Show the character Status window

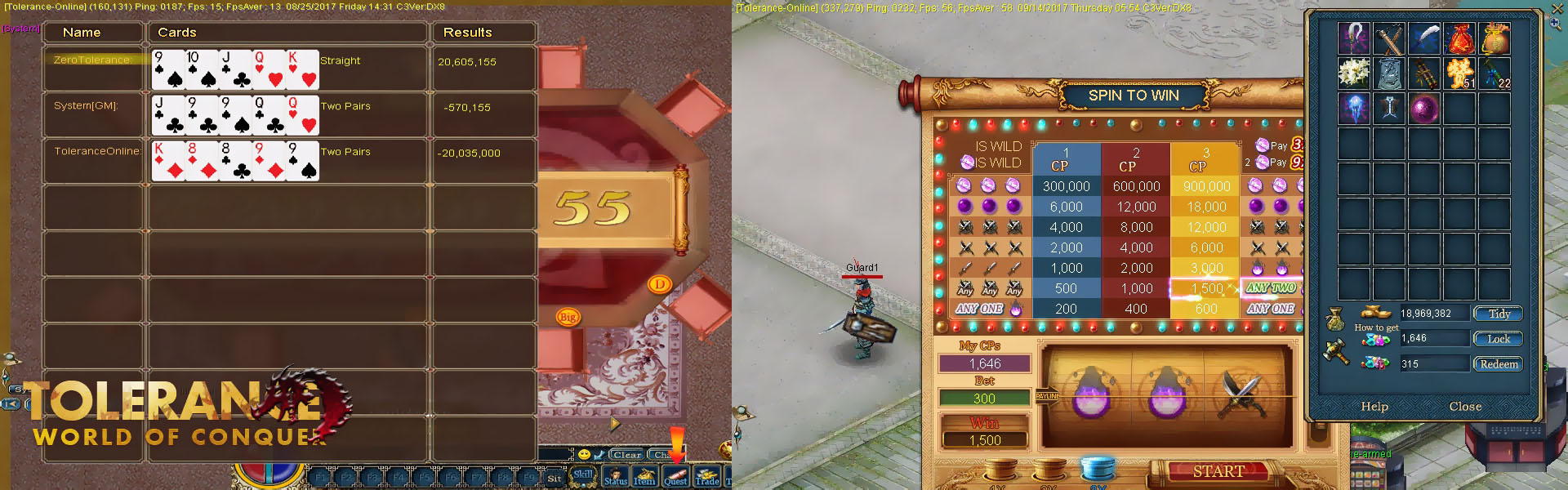(x=616, y=477)
